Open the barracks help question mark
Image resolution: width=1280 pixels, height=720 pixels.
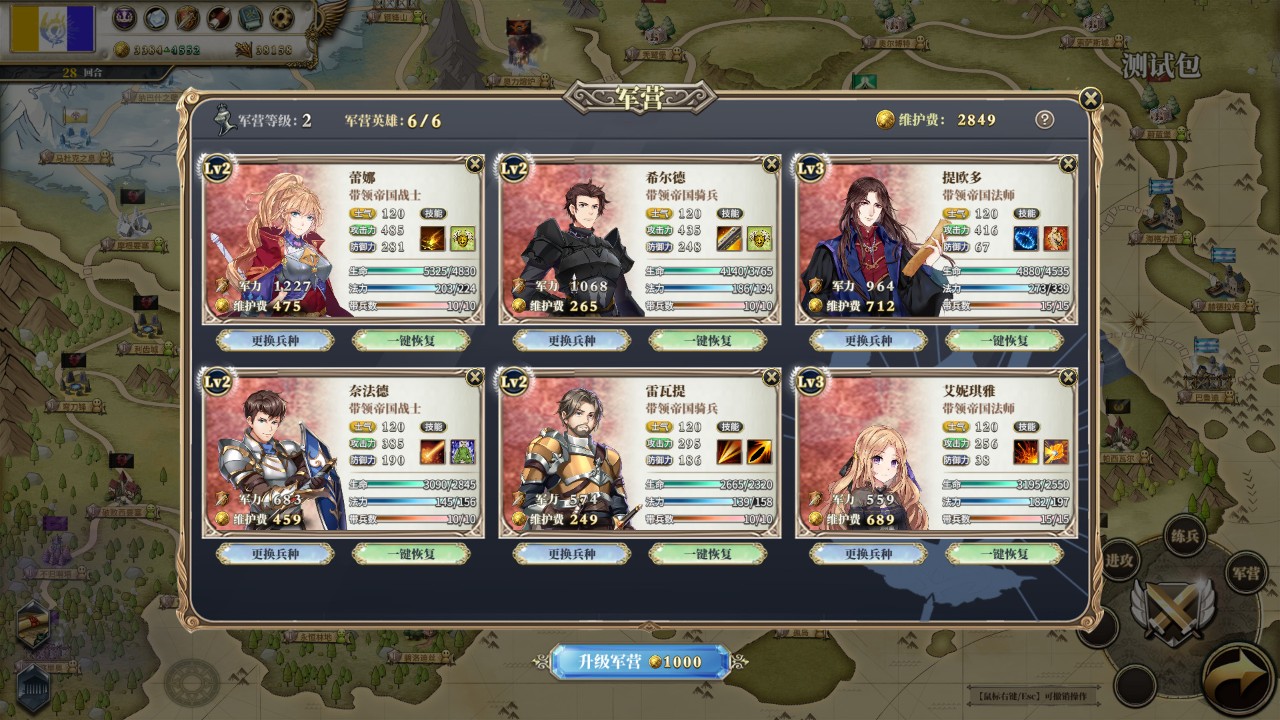1044,120
